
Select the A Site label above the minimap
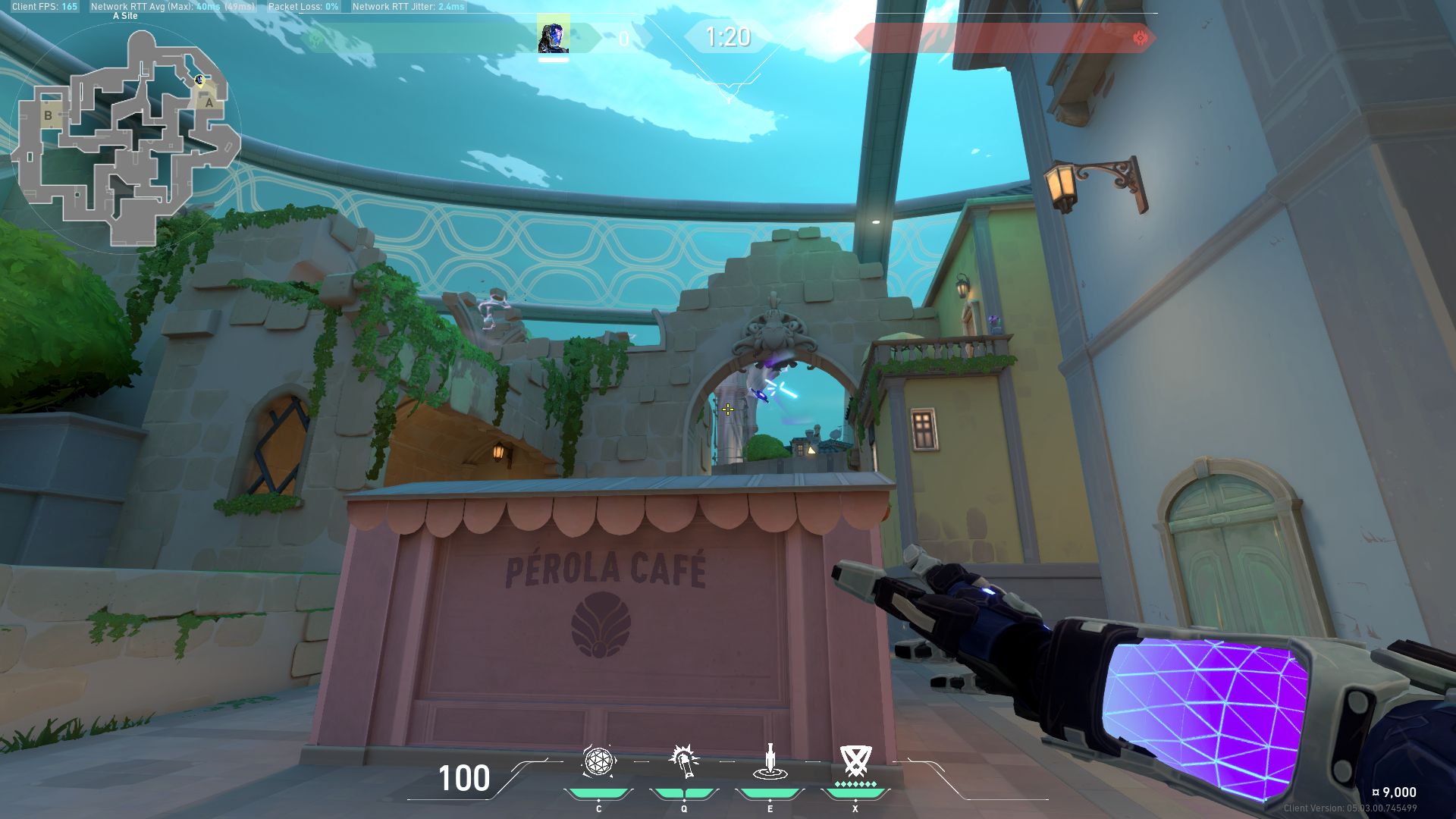click(x=124, y=15)
